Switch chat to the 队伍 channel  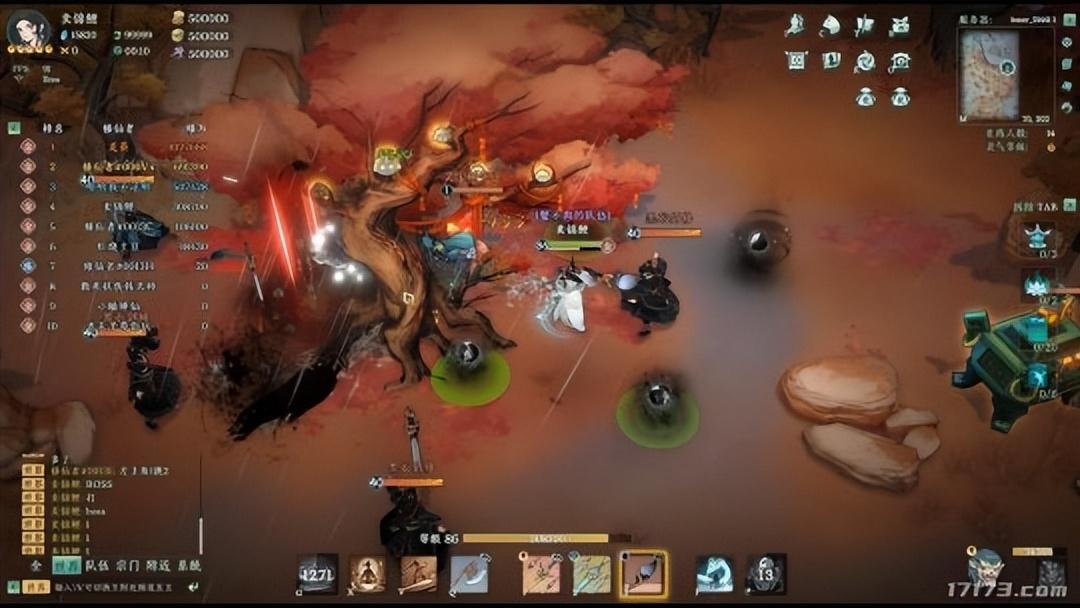pos(96,565)
